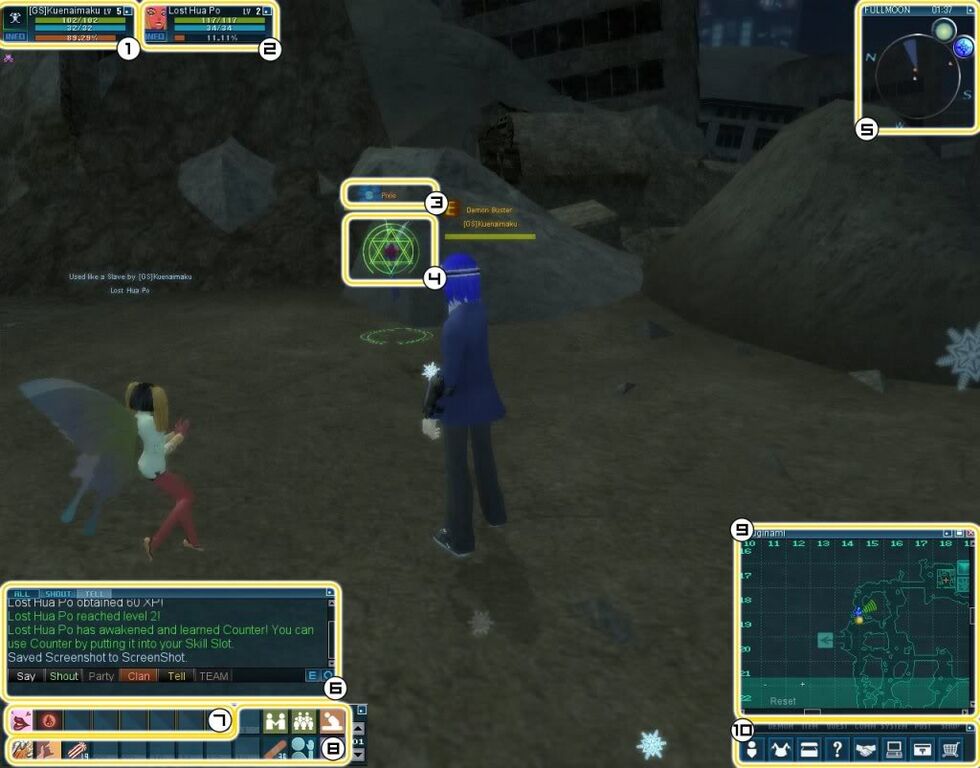Use the red flame skill icon
This screenshot has width=980, height=768.
(x=48, y=720)
